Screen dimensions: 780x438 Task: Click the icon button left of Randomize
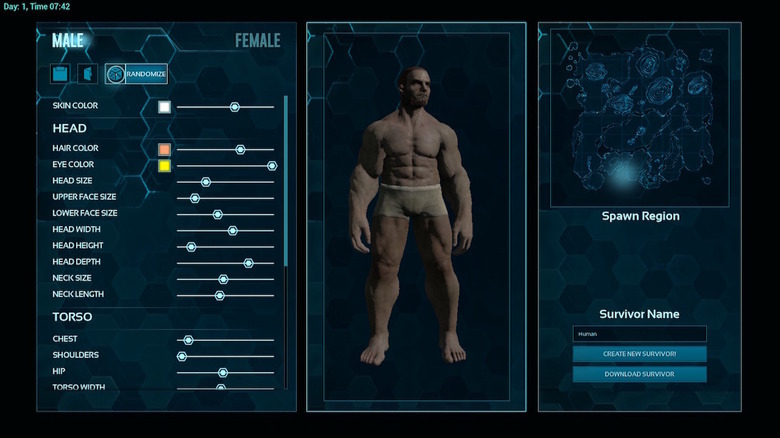click(x=88, y=74)
